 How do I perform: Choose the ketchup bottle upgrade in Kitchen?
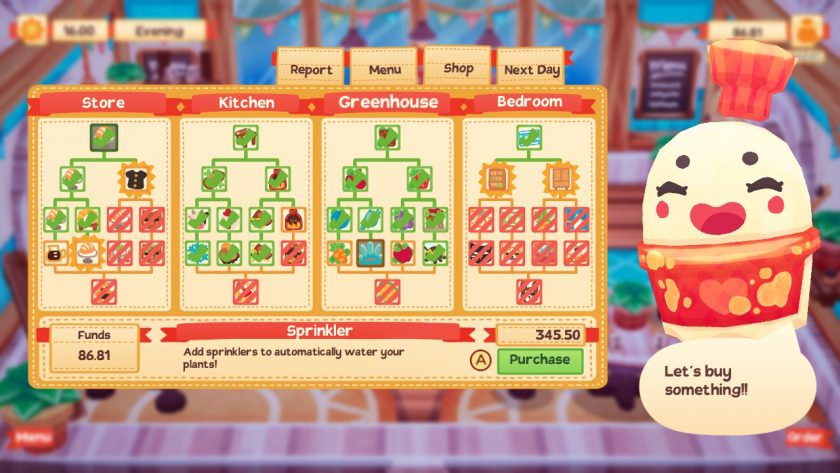tap(294, 220)
